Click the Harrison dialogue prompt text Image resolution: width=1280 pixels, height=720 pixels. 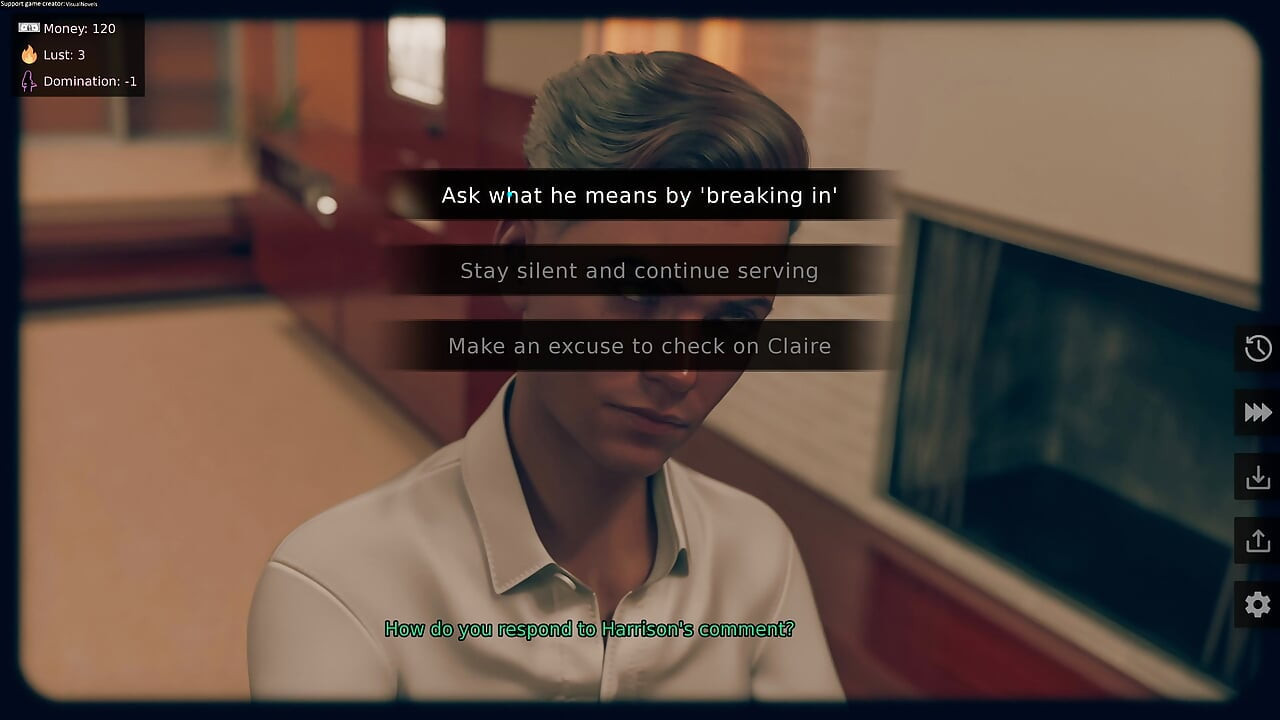click(x=590, y=629)
